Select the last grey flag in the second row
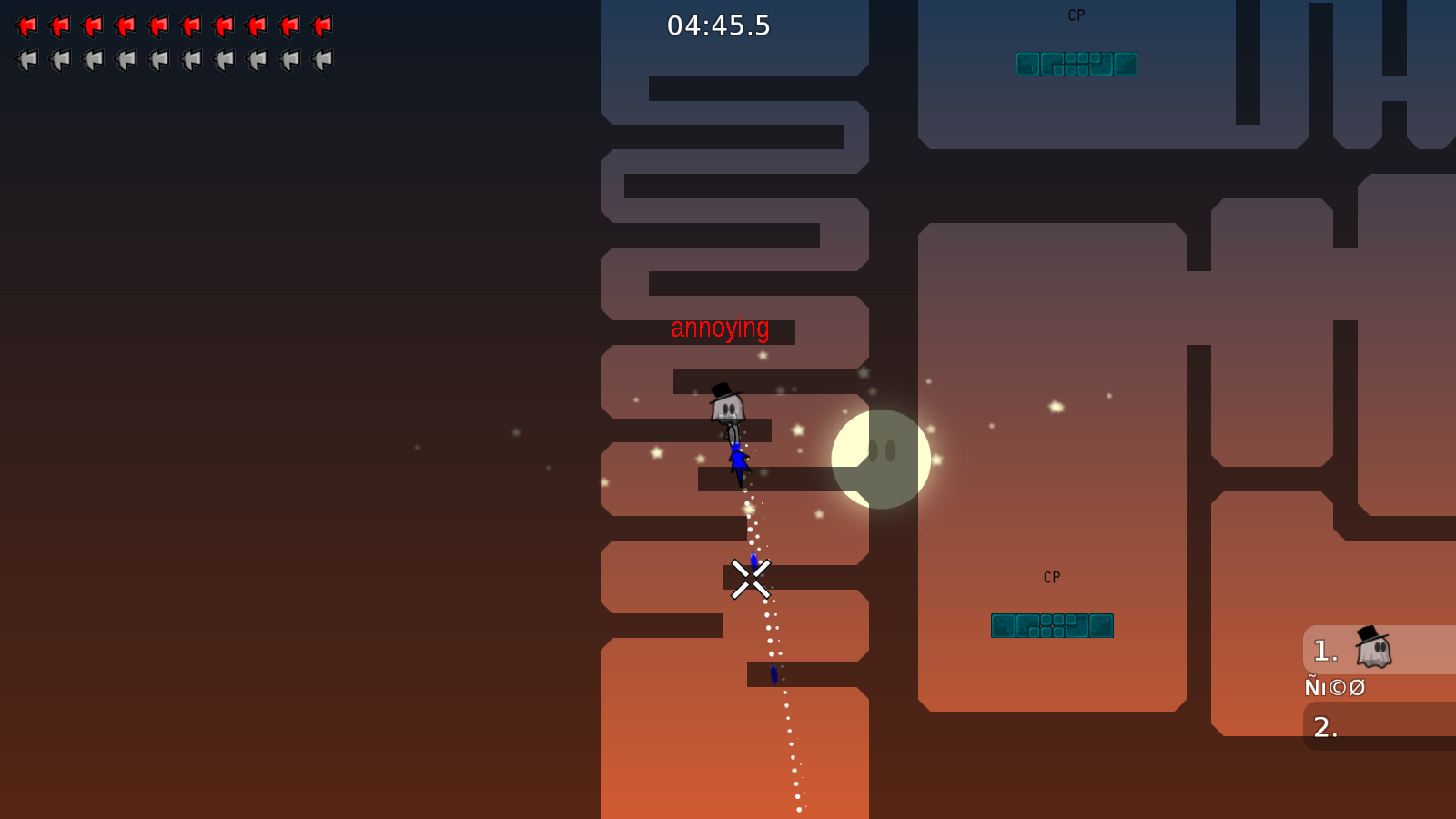 tap(320, 60)
